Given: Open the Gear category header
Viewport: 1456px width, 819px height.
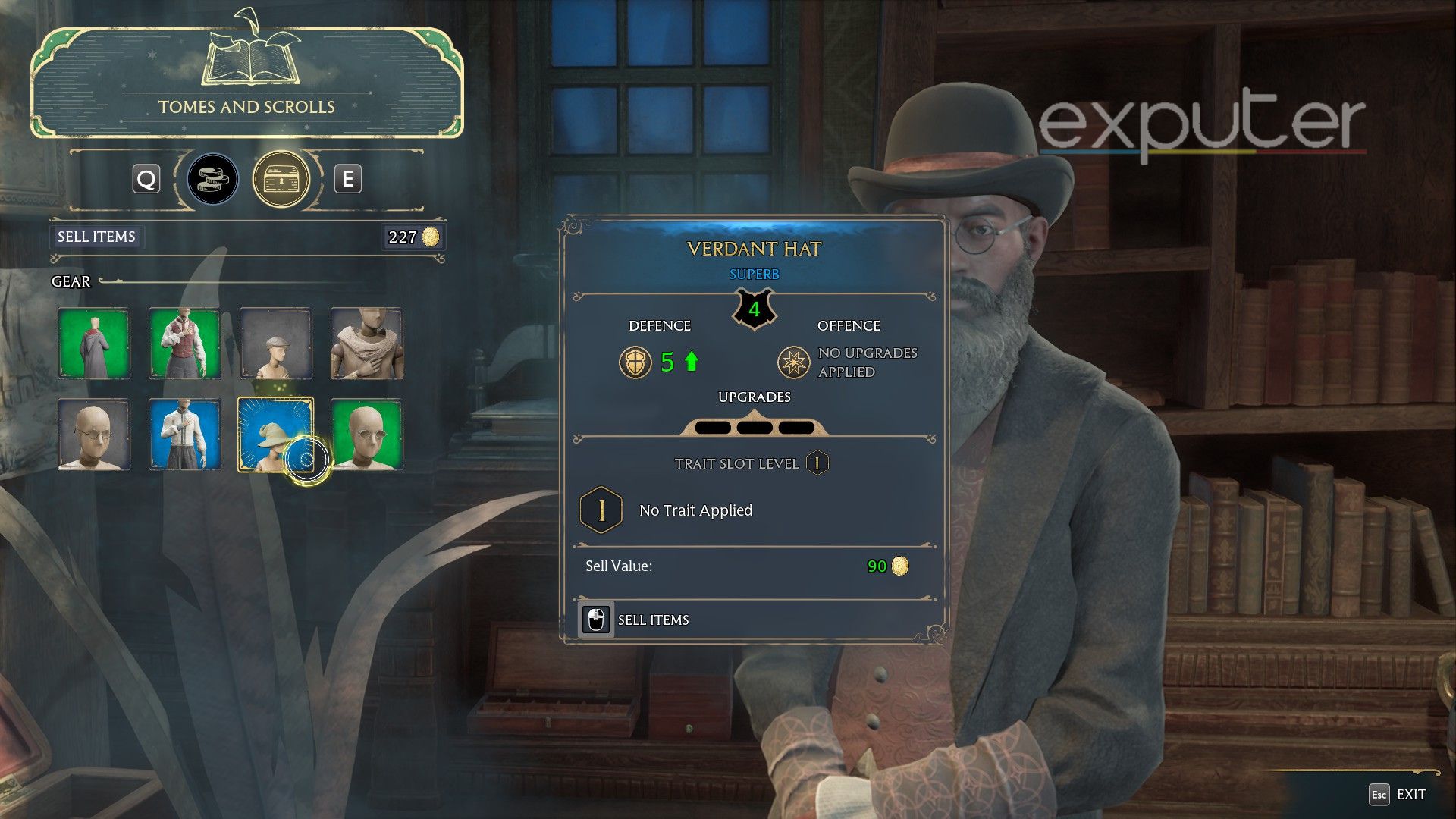Looking at the screenshot, I should (x=71, y=281).
